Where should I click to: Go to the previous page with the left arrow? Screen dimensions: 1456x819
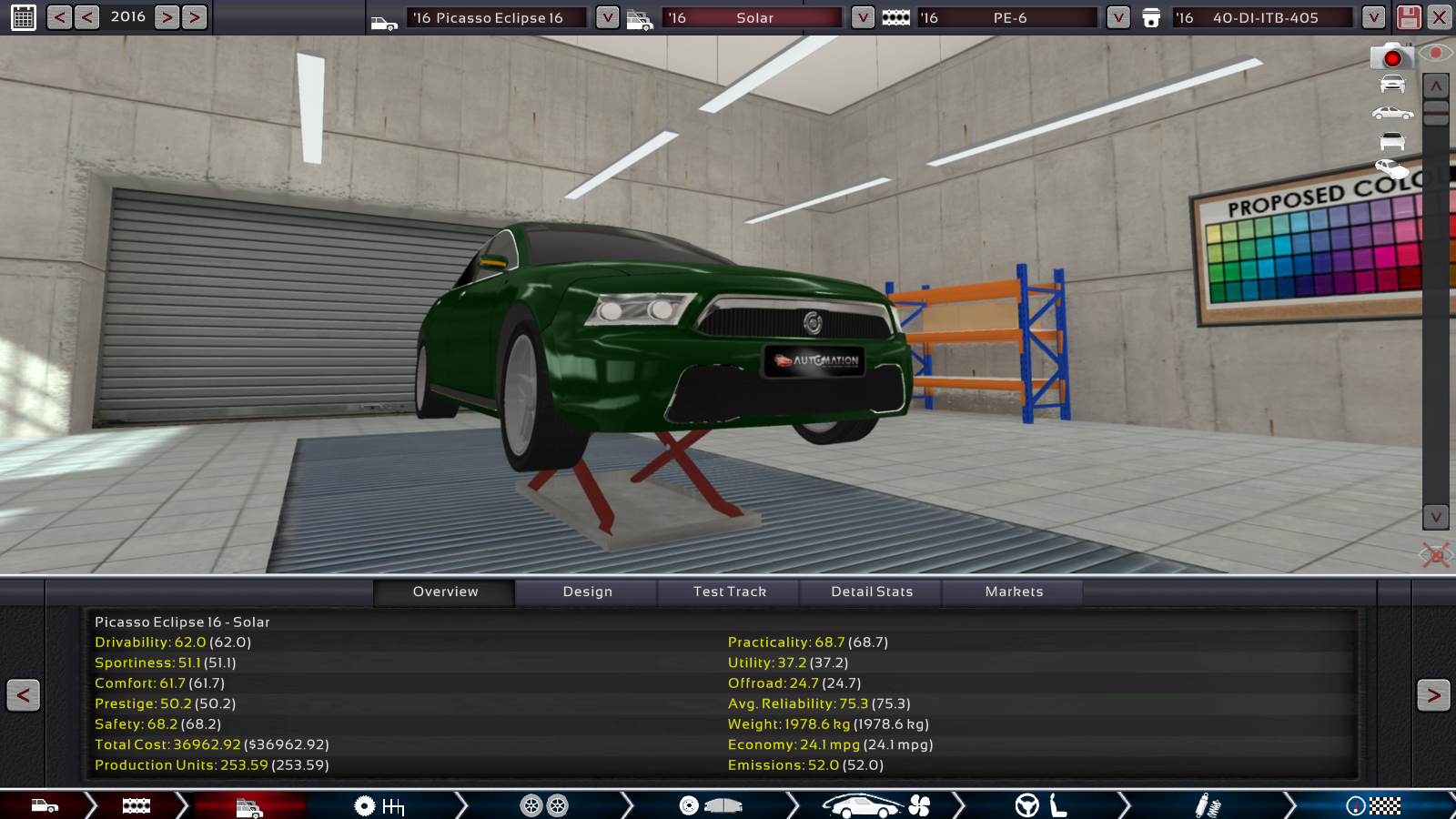[24, 695]
